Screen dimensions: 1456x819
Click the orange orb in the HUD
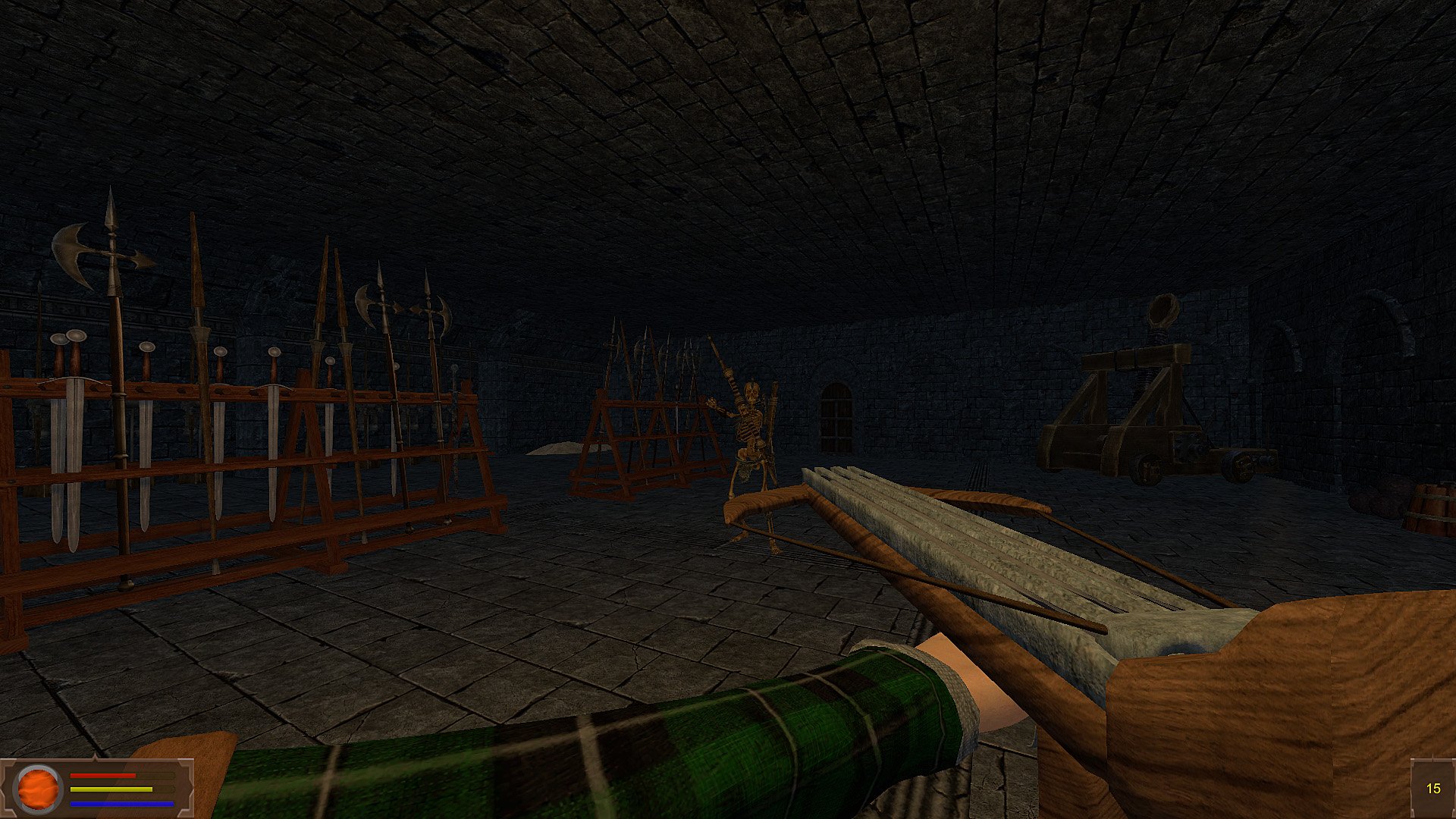coord(39,789)
